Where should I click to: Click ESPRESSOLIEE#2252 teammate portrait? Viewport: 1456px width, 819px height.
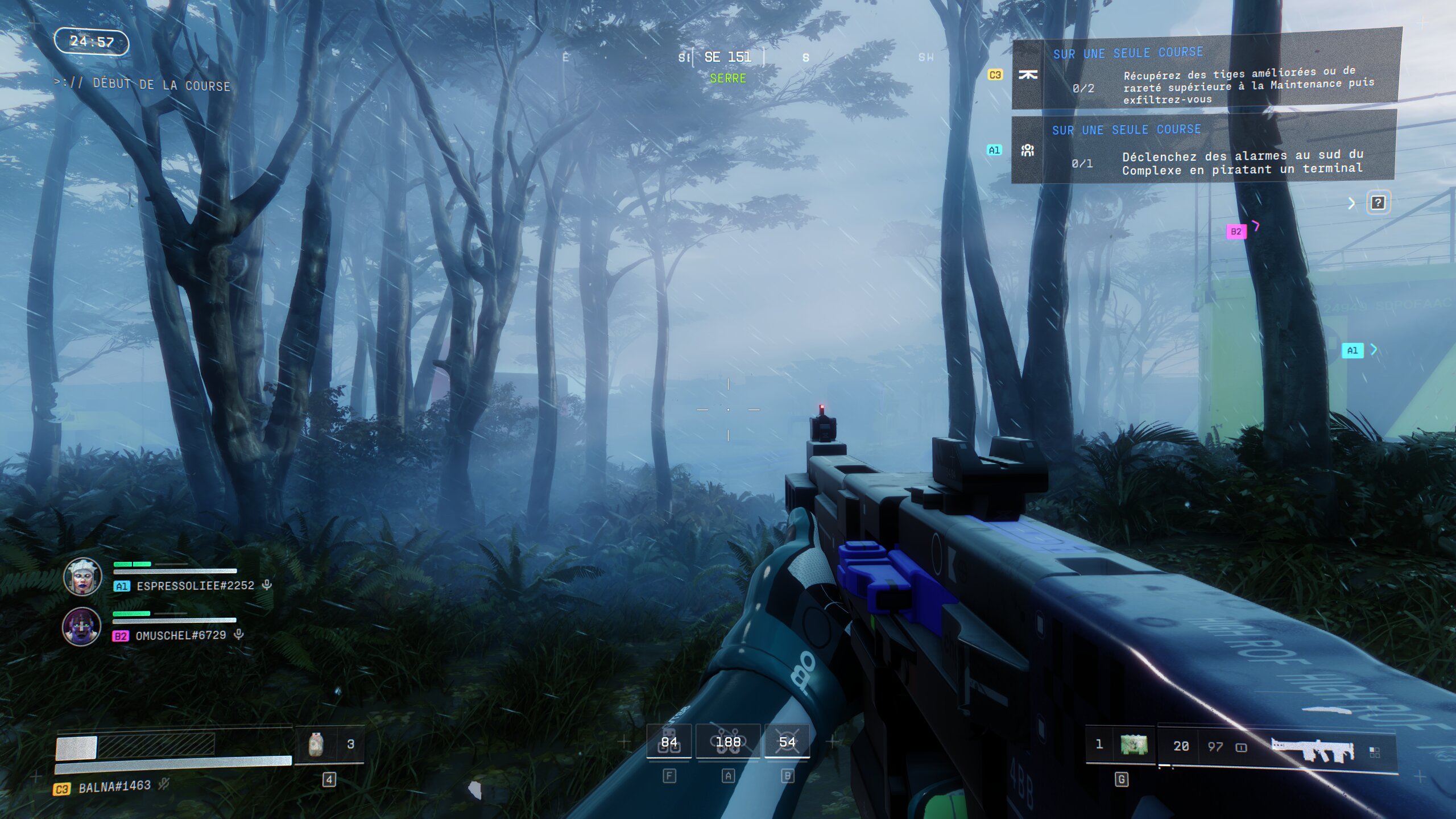click(x=82, y=577)
